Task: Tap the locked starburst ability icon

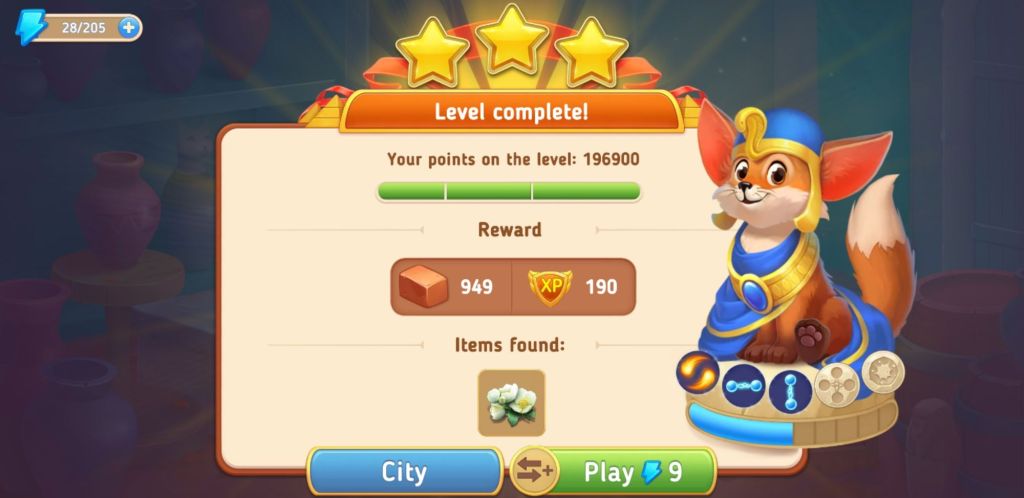Action: click(x=882, y=372)
